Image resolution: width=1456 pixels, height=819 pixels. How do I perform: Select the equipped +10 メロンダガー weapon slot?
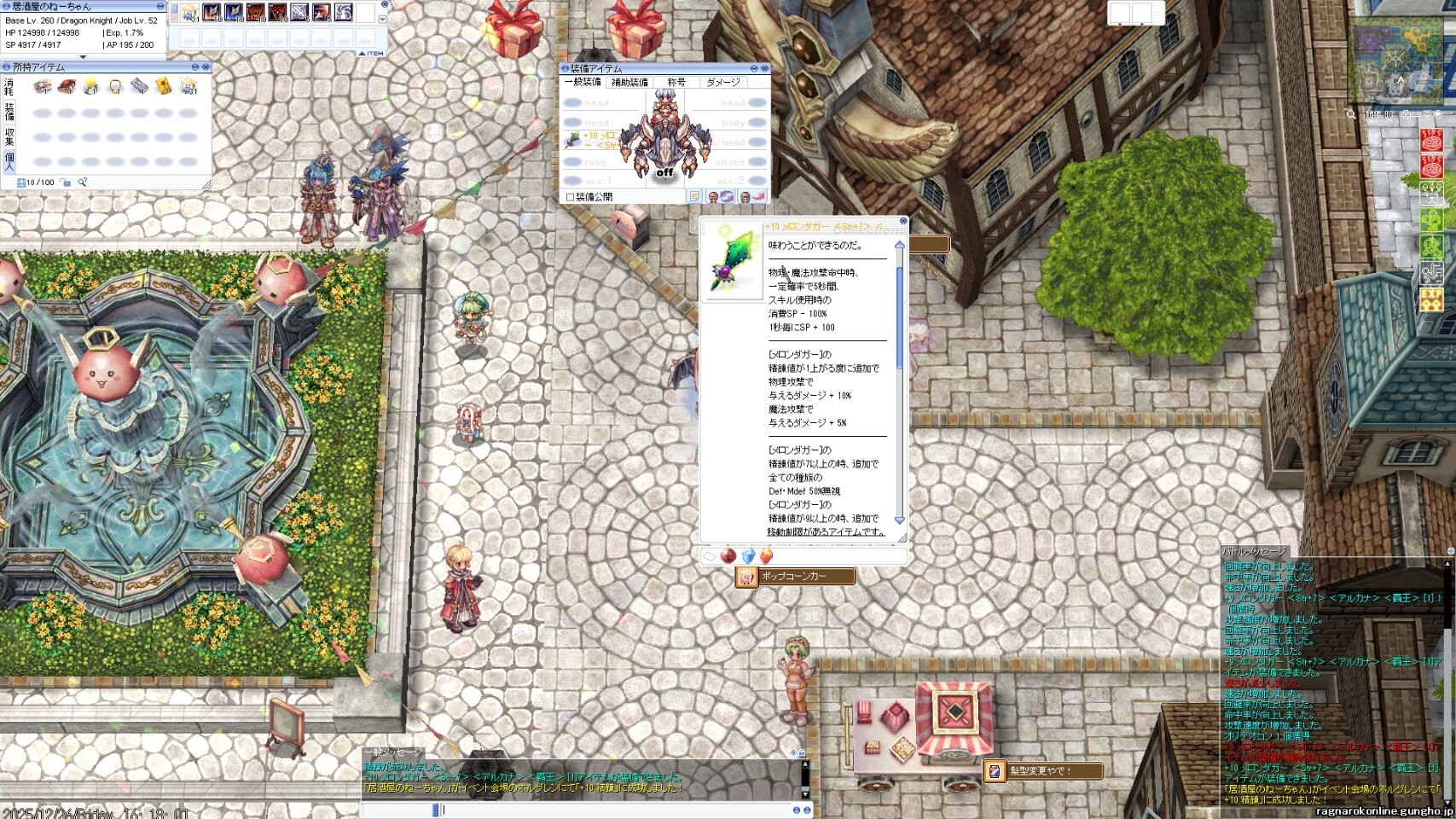(573, 140)
